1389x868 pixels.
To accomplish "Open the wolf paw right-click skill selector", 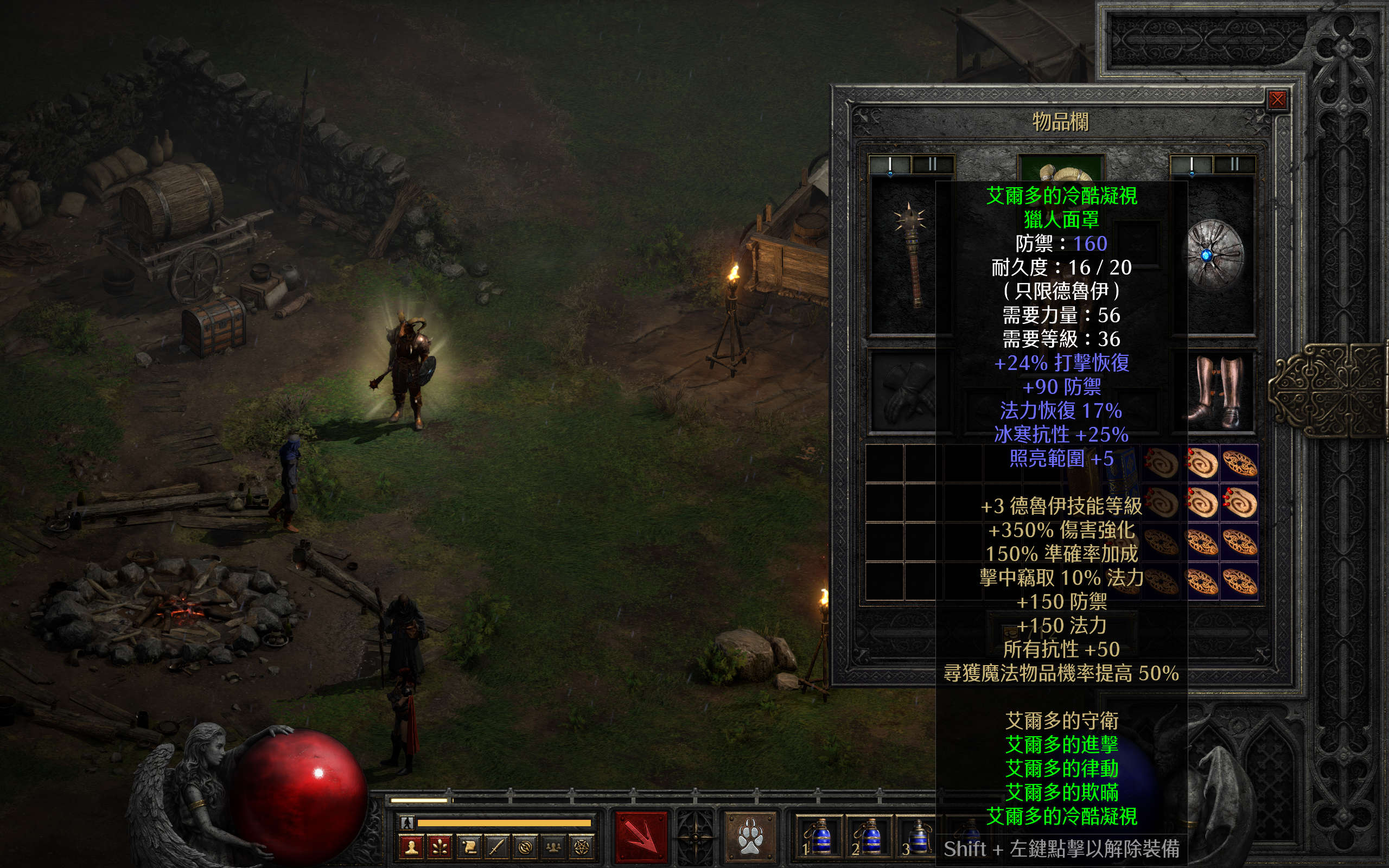I will [x=750, y=837].
